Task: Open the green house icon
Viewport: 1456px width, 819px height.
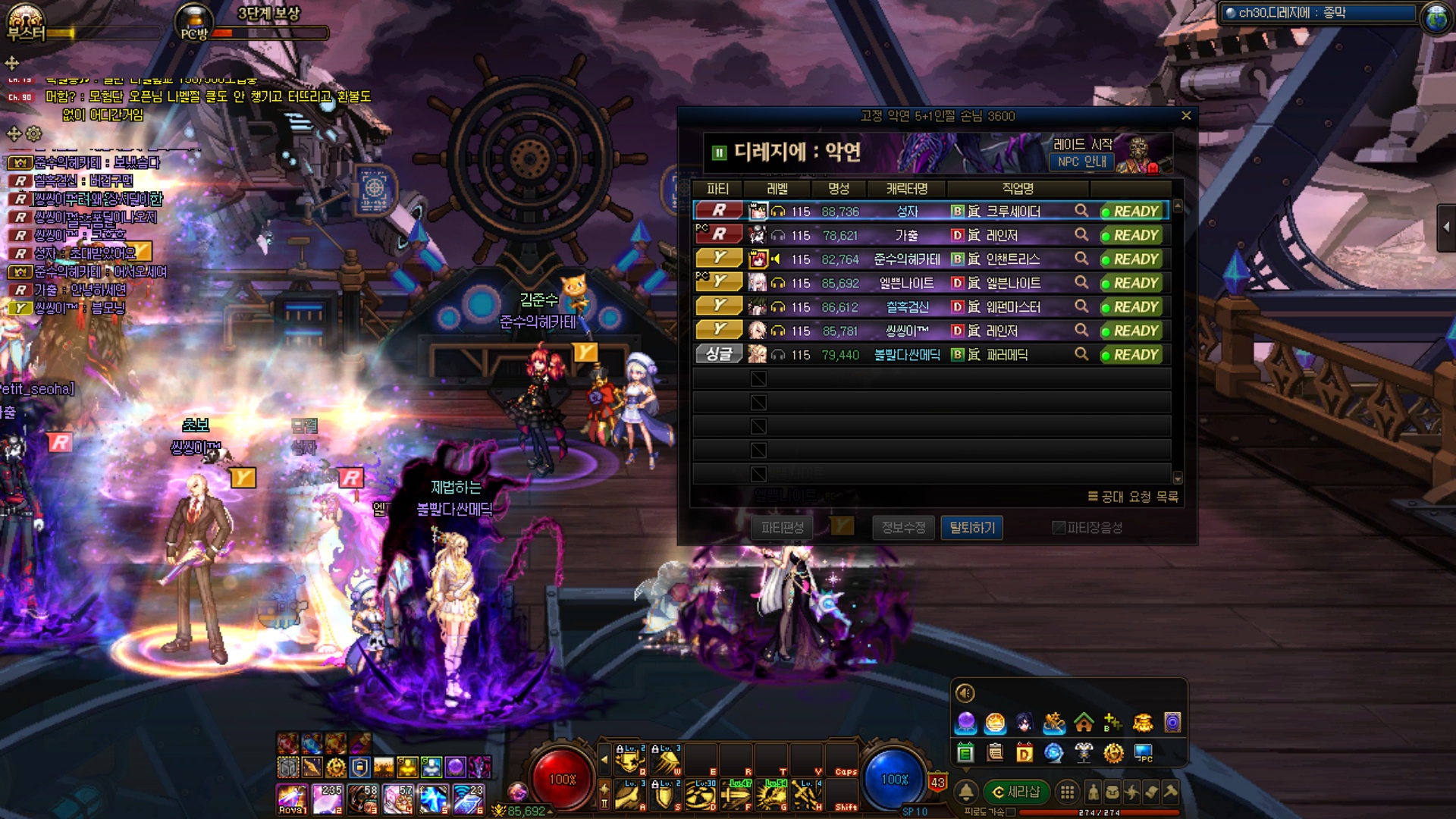Action: coord(1084,723)
